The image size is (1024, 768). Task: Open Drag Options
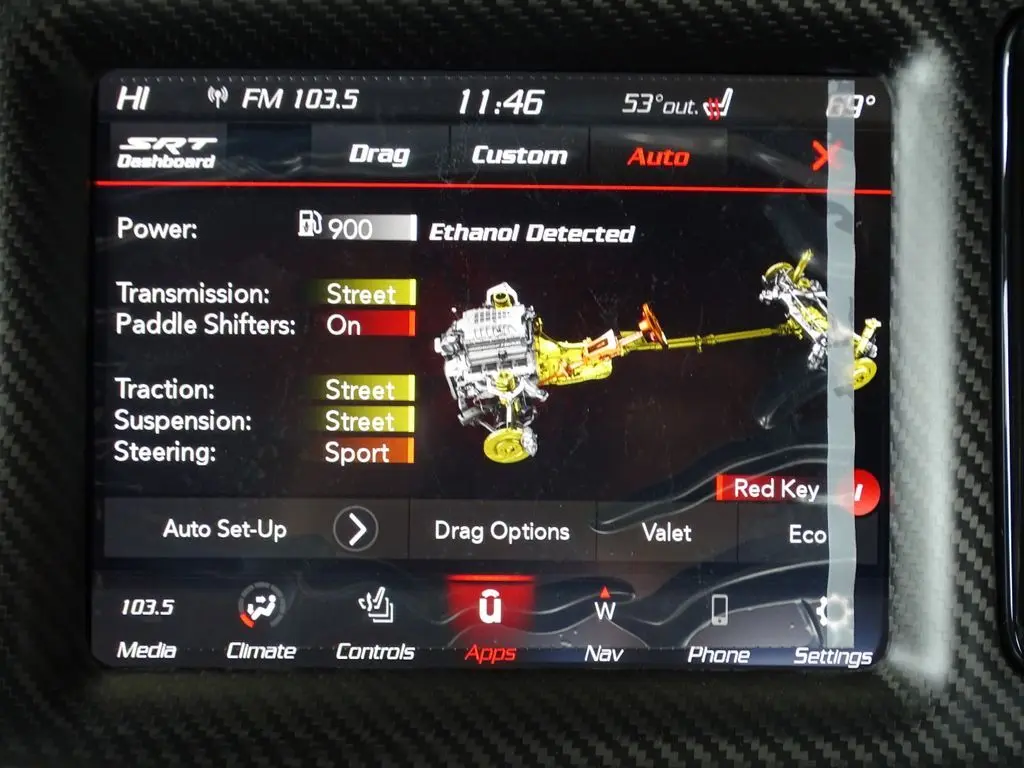(501, 531)
